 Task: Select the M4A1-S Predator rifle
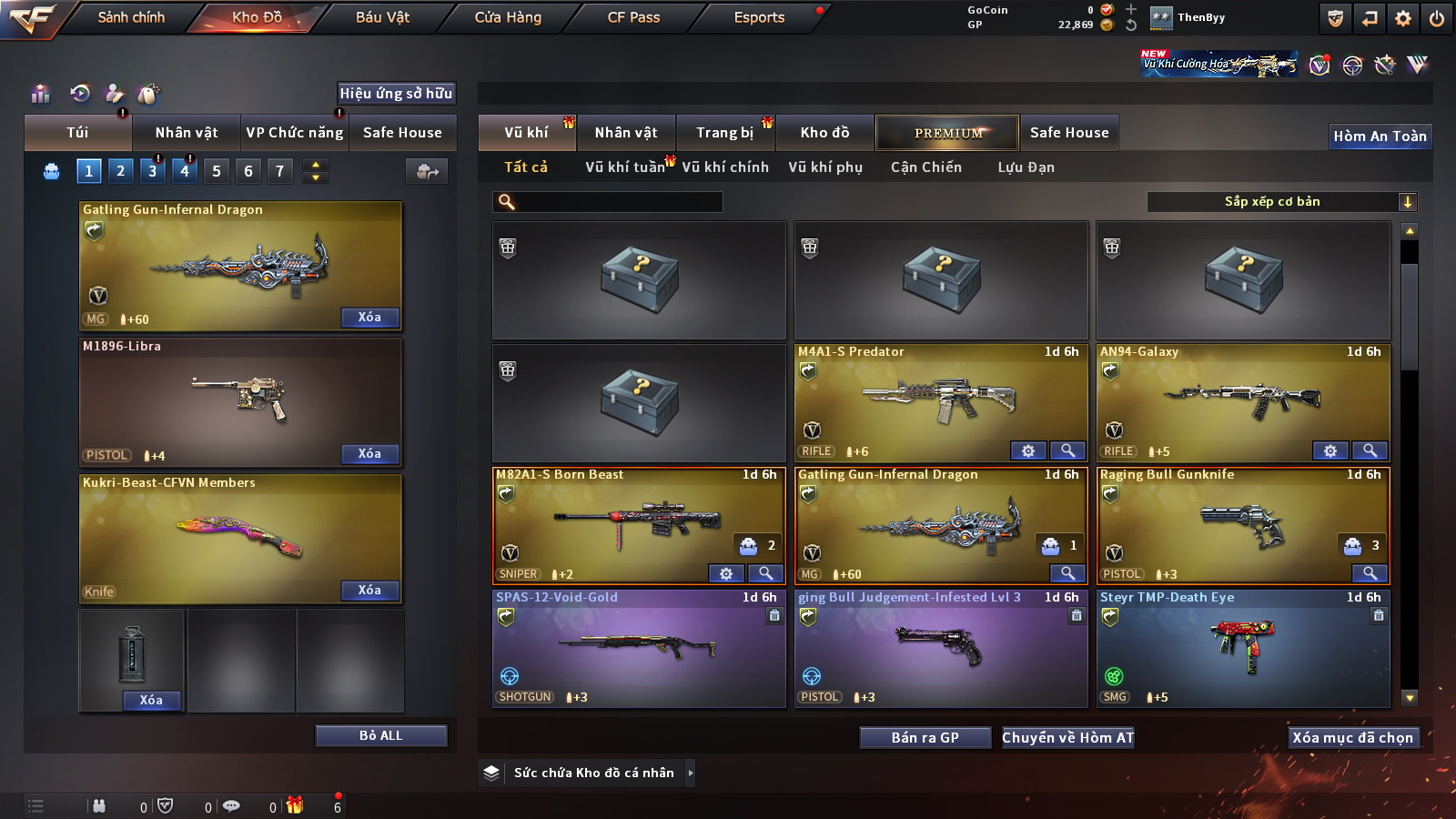(x=940, y=400)
